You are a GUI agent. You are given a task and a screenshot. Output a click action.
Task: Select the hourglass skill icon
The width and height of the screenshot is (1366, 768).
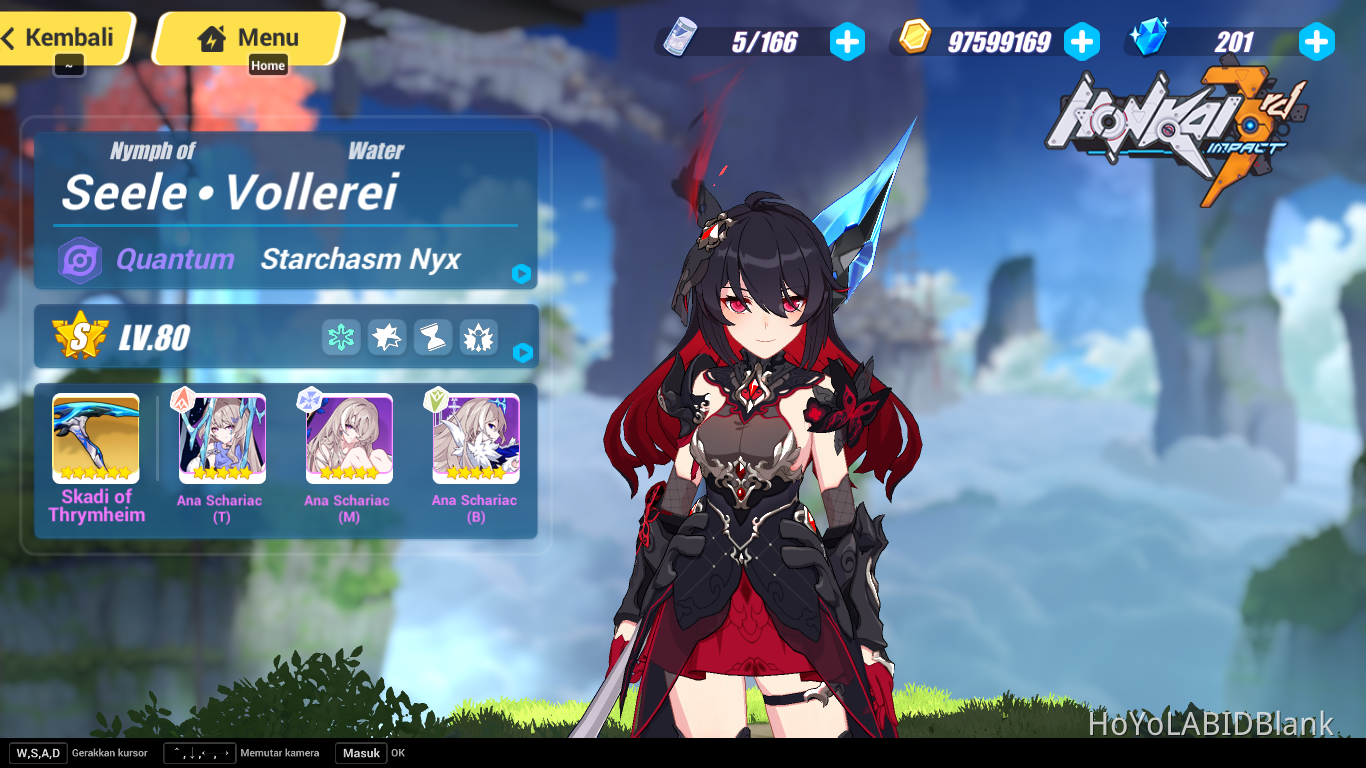click(432, 338)
